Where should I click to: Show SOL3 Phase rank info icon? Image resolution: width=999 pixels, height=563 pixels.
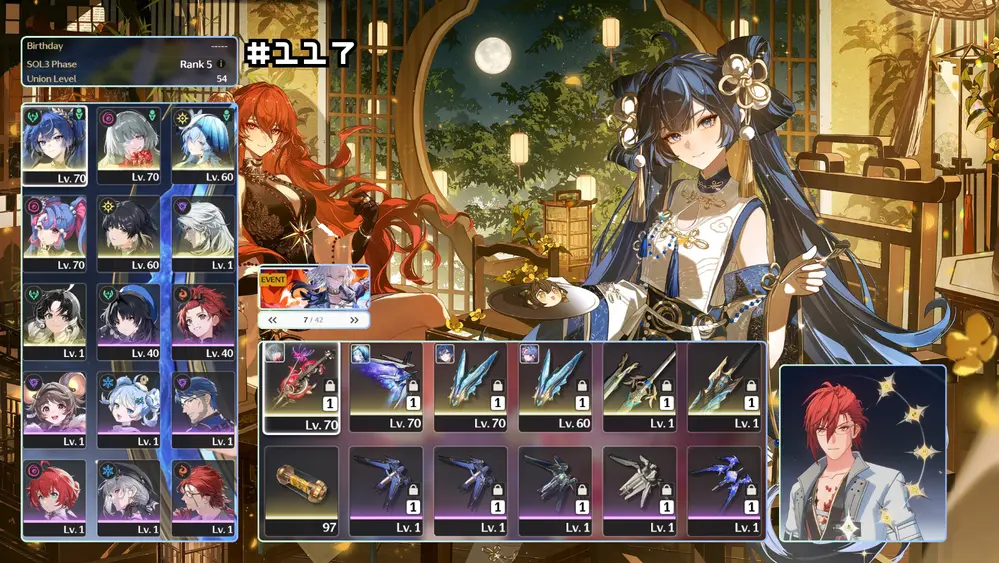(x=221, y=64)
